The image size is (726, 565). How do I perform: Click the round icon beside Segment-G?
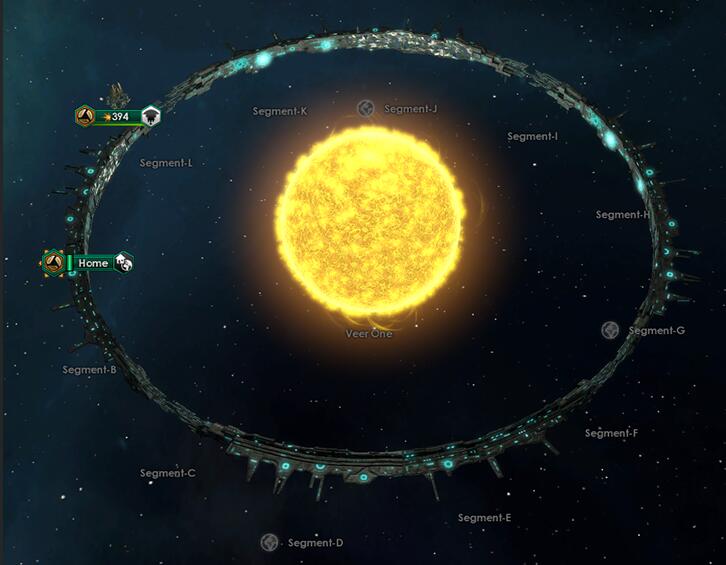coord(610,330)
